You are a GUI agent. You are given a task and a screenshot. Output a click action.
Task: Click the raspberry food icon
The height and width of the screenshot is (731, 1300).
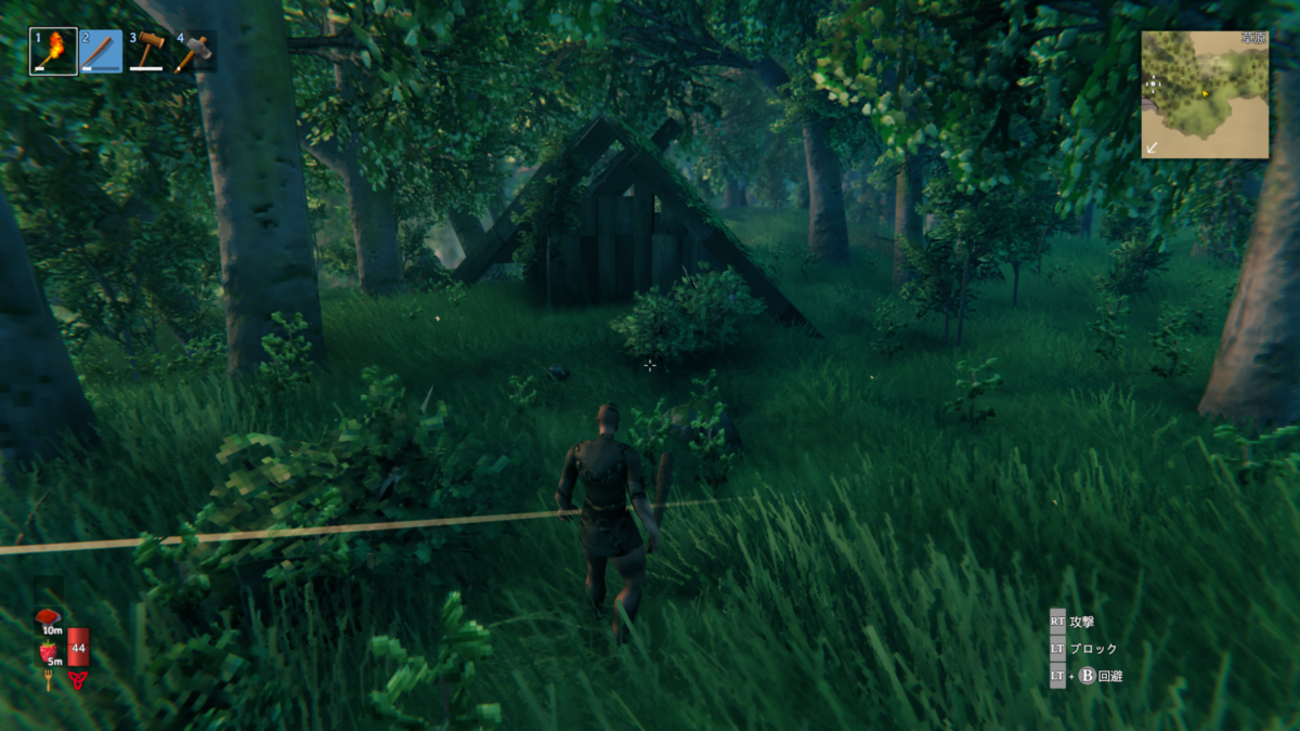coord(48,652)
